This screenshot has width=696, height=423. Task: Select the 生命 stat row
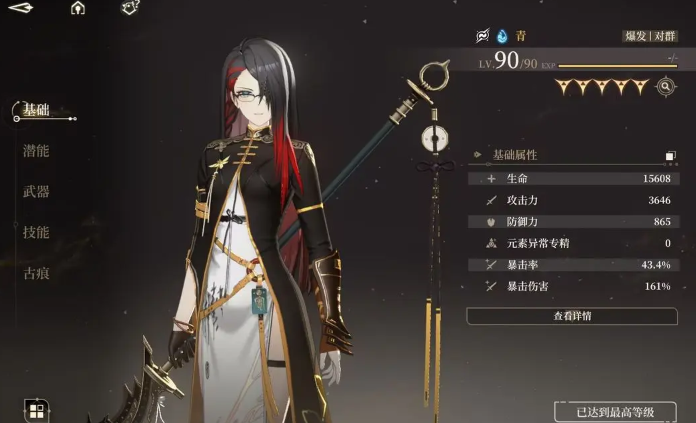pyautogui.click(x=572, y=179)
